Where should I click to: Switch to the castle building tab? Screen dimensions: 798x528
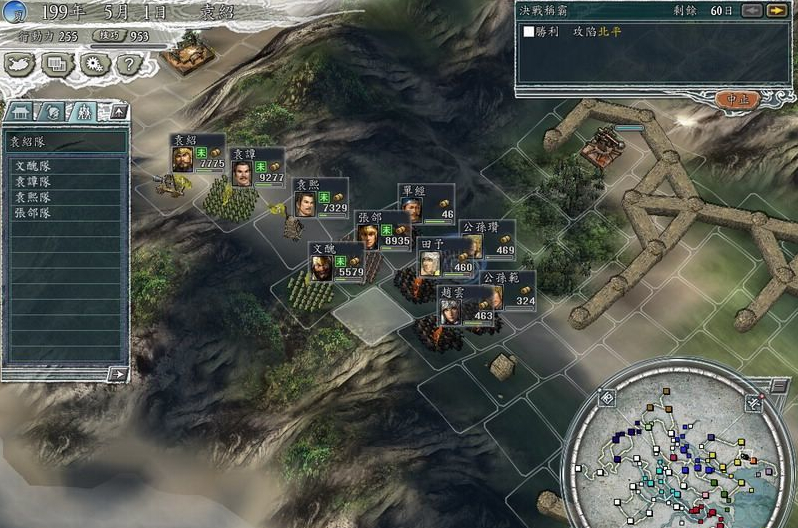coord(20,111)
